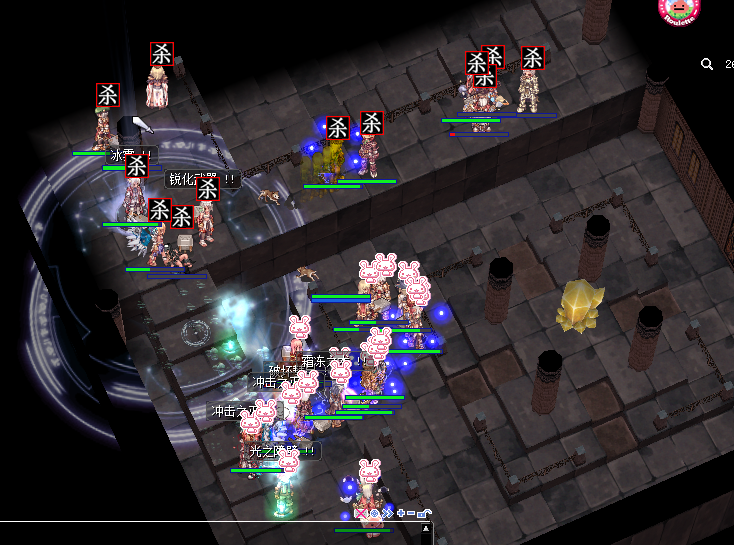734x545 pixels.
Task: Click the double-arrow chat icon
Action: [388, 513]
